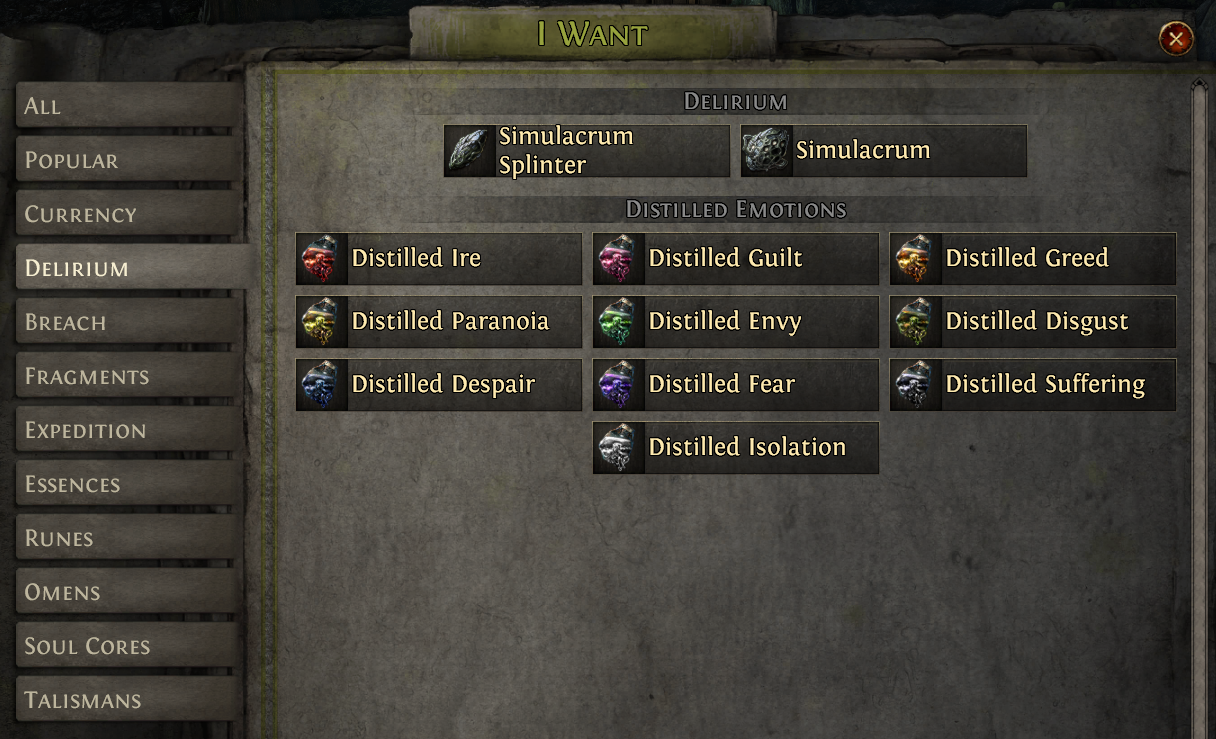This screenshot has width=1216, height=739.
Task: Pick Distilled Fear
Action: (x=736, y=385)
